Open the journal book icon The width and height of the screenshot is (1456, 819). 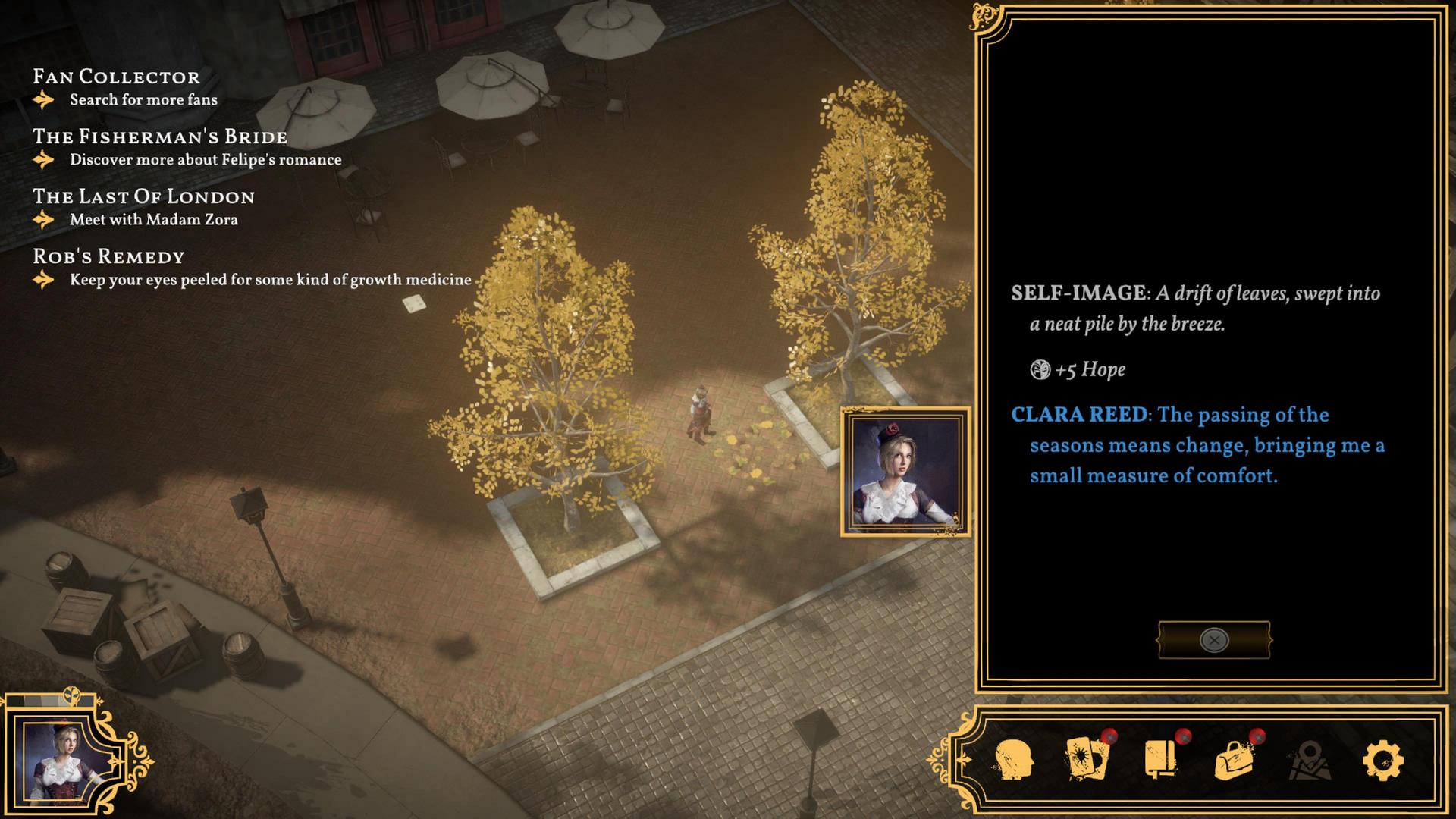pos(1160,758)
